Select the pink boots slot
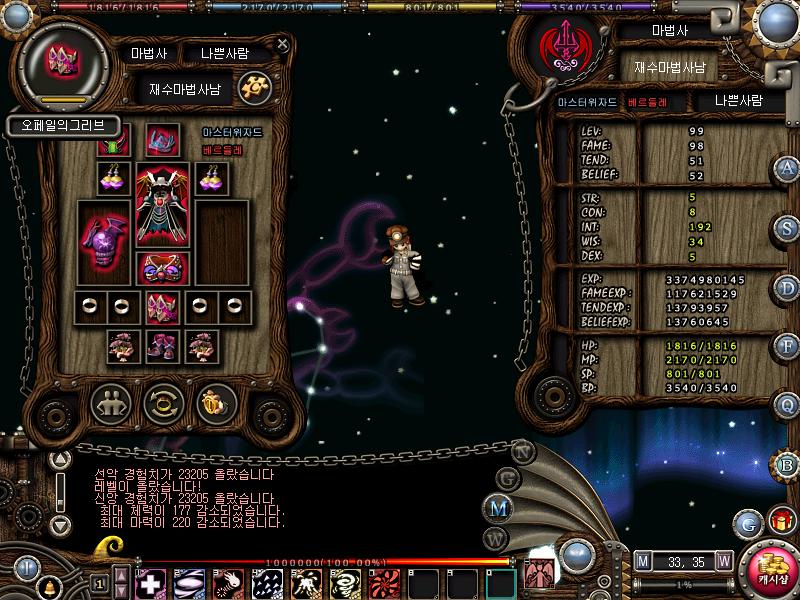 (160, 346)
